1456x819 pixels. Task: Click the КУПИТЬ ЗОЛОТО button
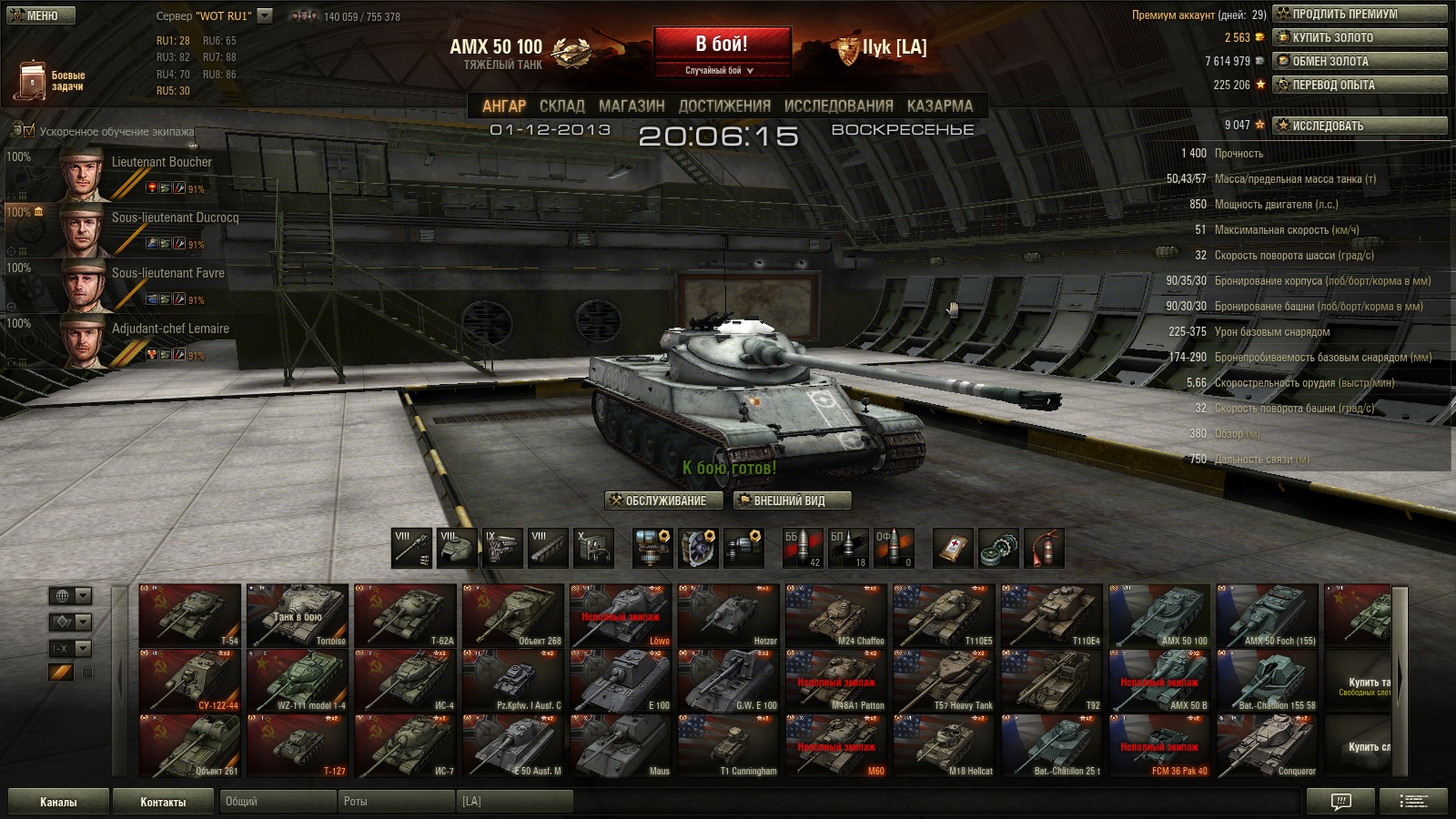point(1360,37)
